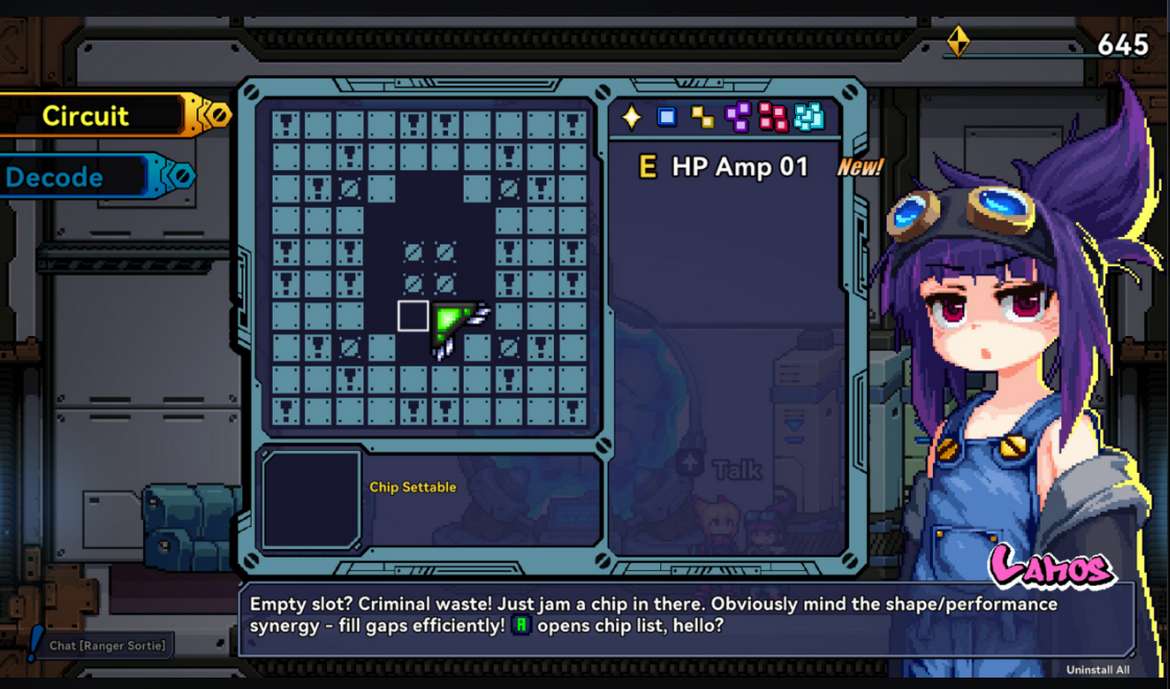Filter chips by the cyan multi-block shape
This screenshot has height=689, width=1170.
(x=809, y=117)
